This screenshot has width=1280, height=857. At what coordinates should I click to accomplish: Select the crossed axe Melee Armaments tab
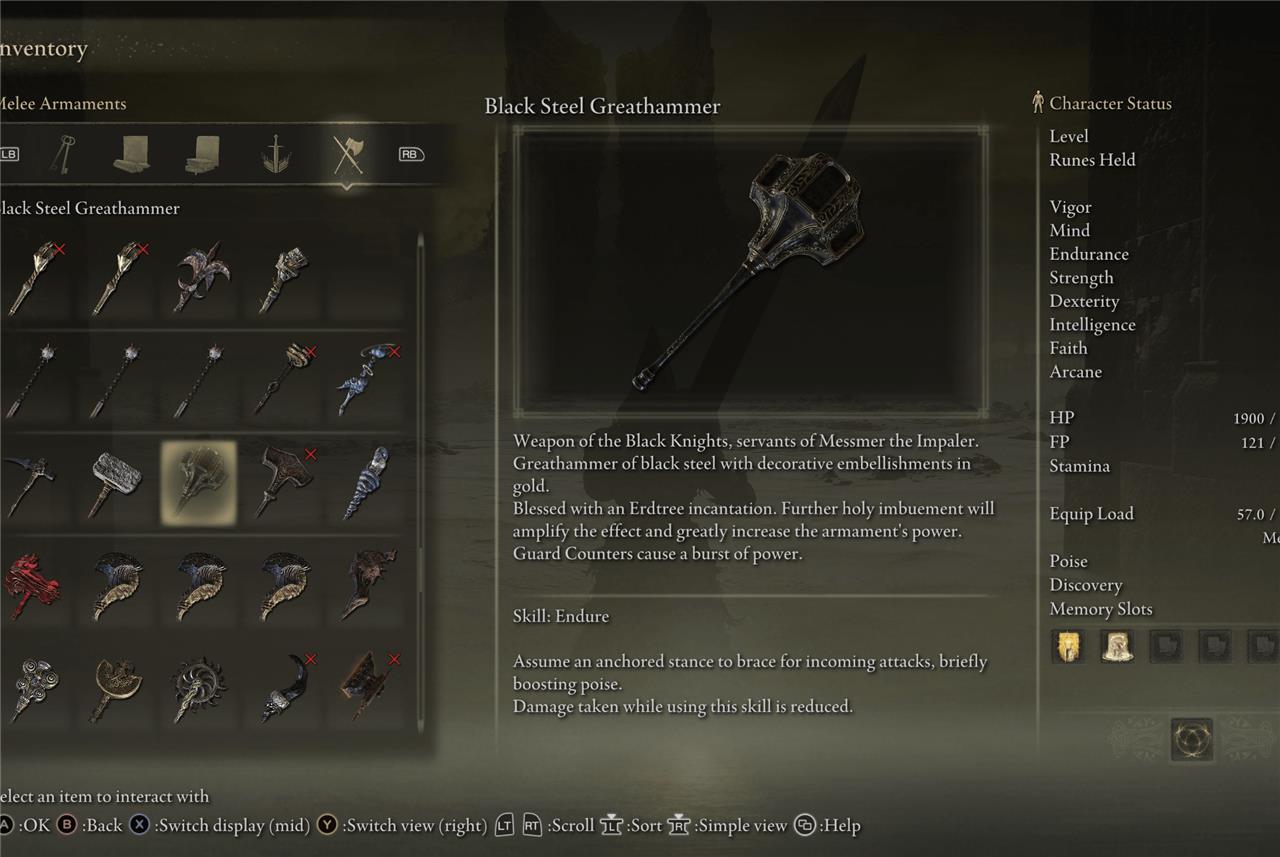pyautogui.click(x=347, y=154)
